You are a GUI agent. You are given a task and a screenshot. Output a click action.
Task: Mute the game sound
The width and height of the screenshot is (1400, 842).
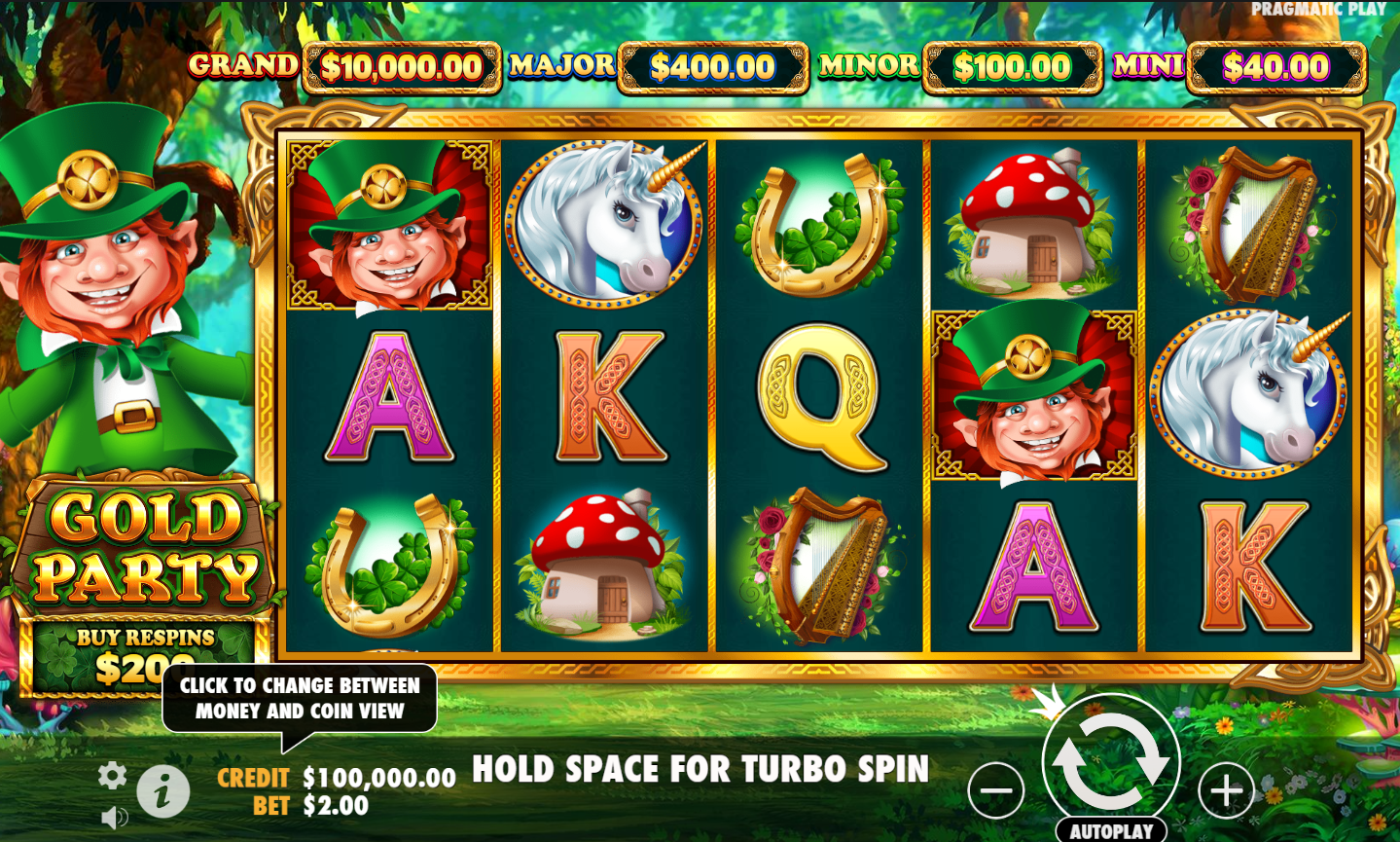click(x=116, y=816)
